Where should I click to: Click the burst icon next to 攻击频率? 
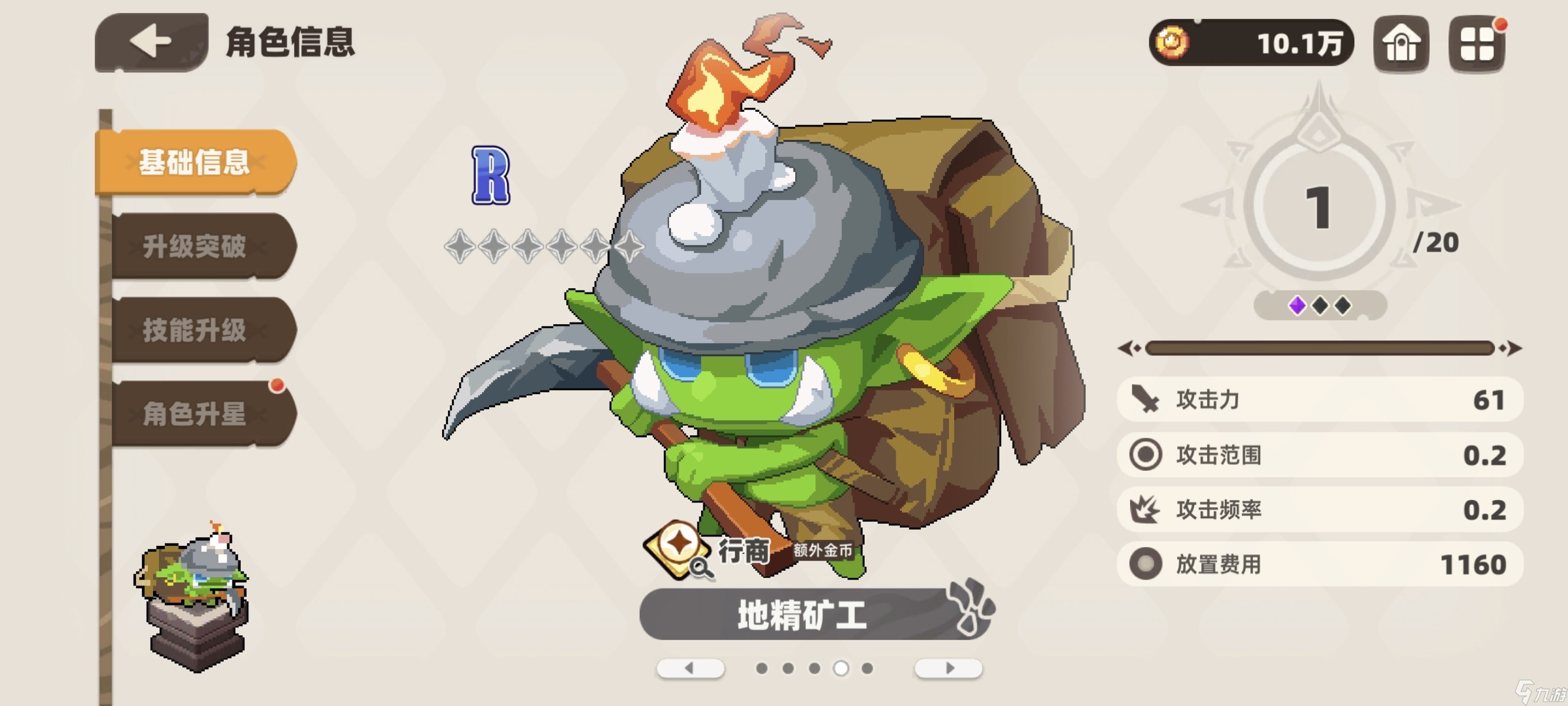pyautogui.click(x=1147, y=509)
